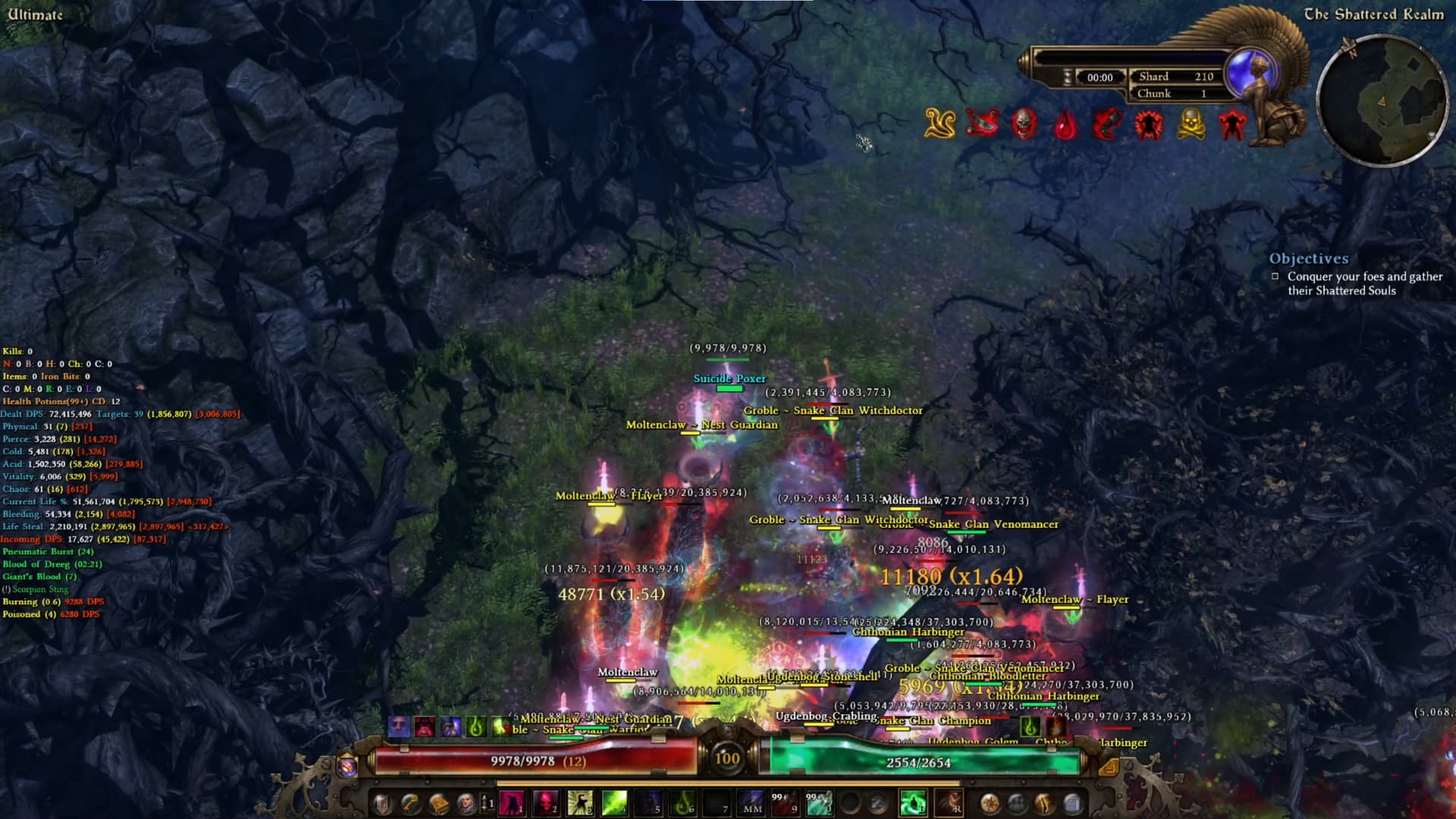Click the weapon swap up arrow
Viewport: 1456px width, 819px height.
click(x=484, y=796)
